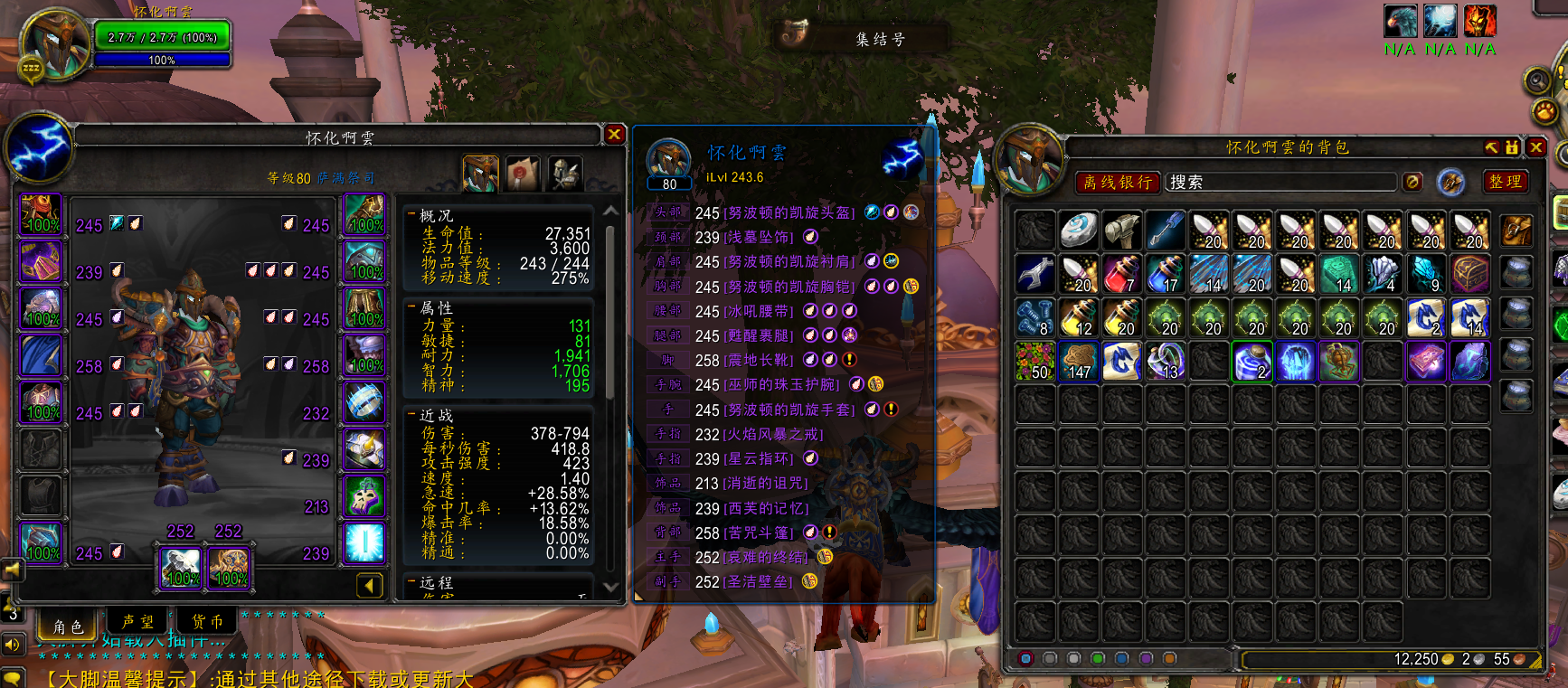Sort the bag with 整理 button
This screenshot has width=1568, height=688.
click(x=1505, y=182)
